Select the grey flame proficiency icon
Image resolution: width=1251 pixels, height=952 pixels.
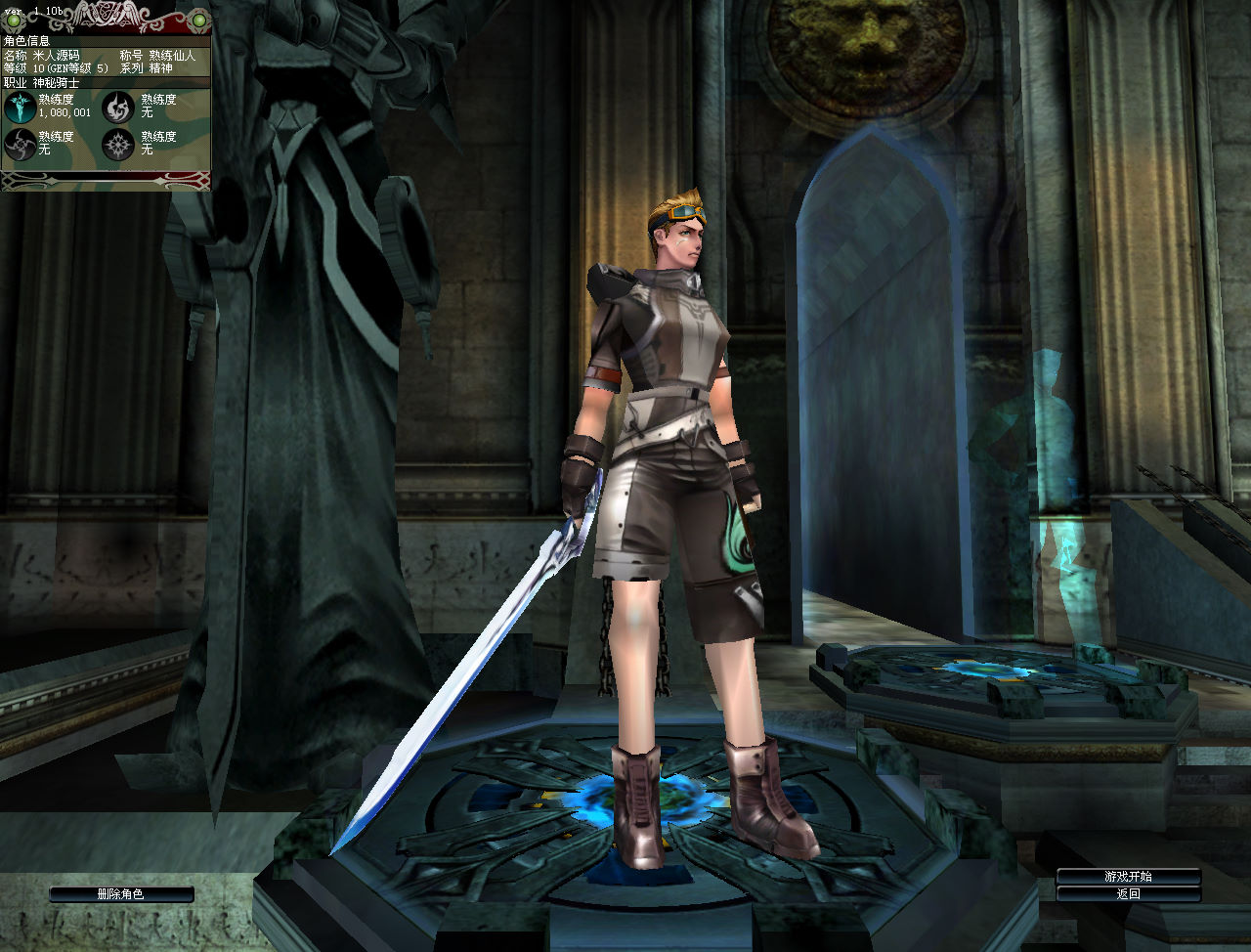[x=119, y=108]
